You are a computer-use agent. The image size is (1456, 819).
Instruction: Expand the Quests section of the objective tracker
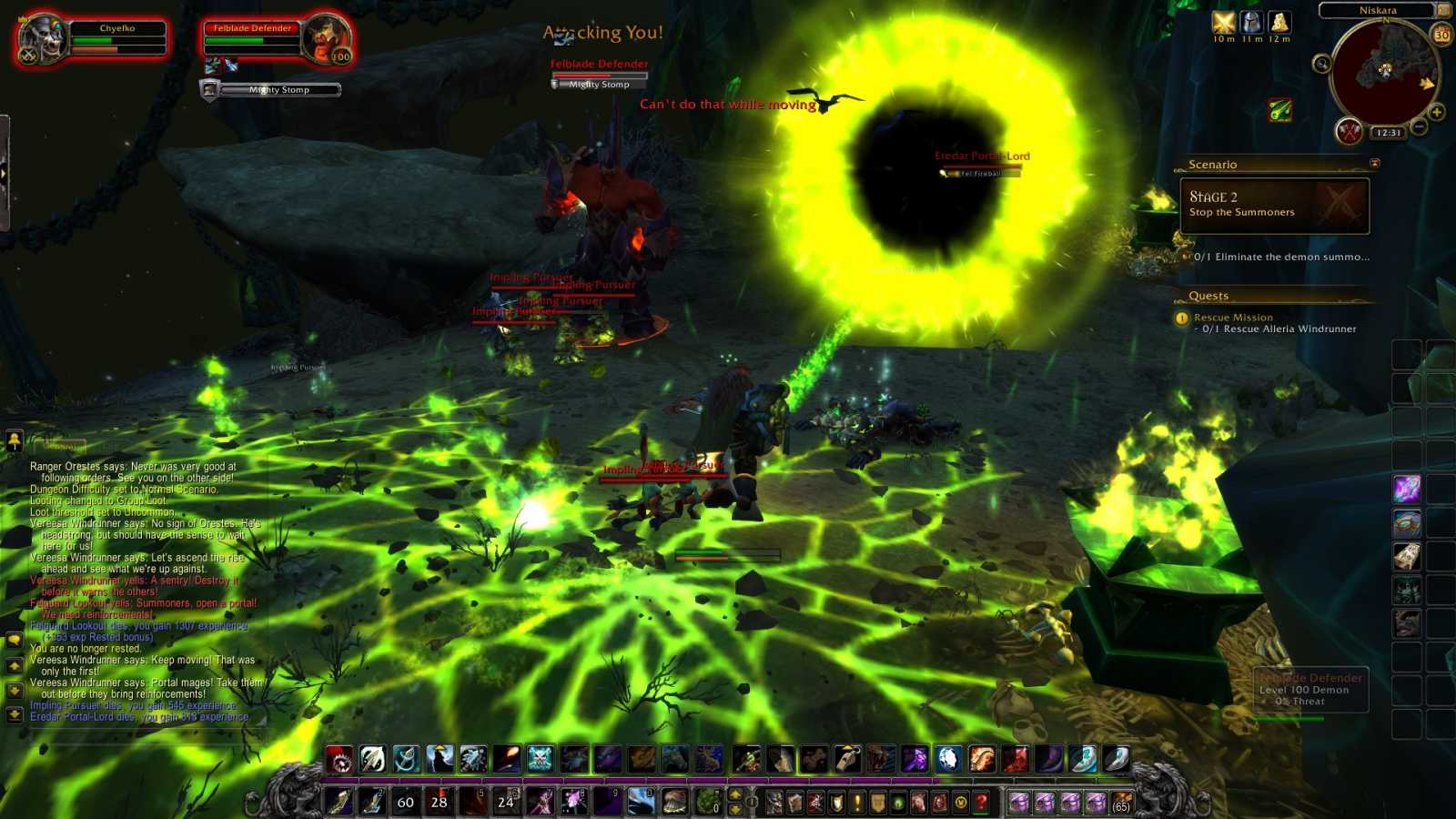pyautogui.click(x=1208, y=295)
